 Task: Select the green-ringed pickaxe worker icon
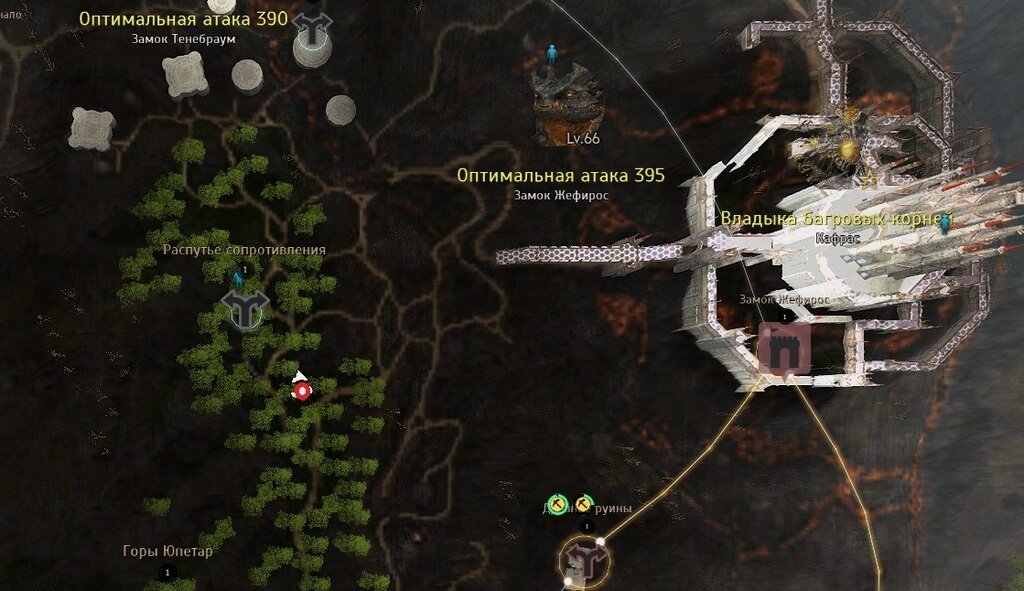coord(558,503)
